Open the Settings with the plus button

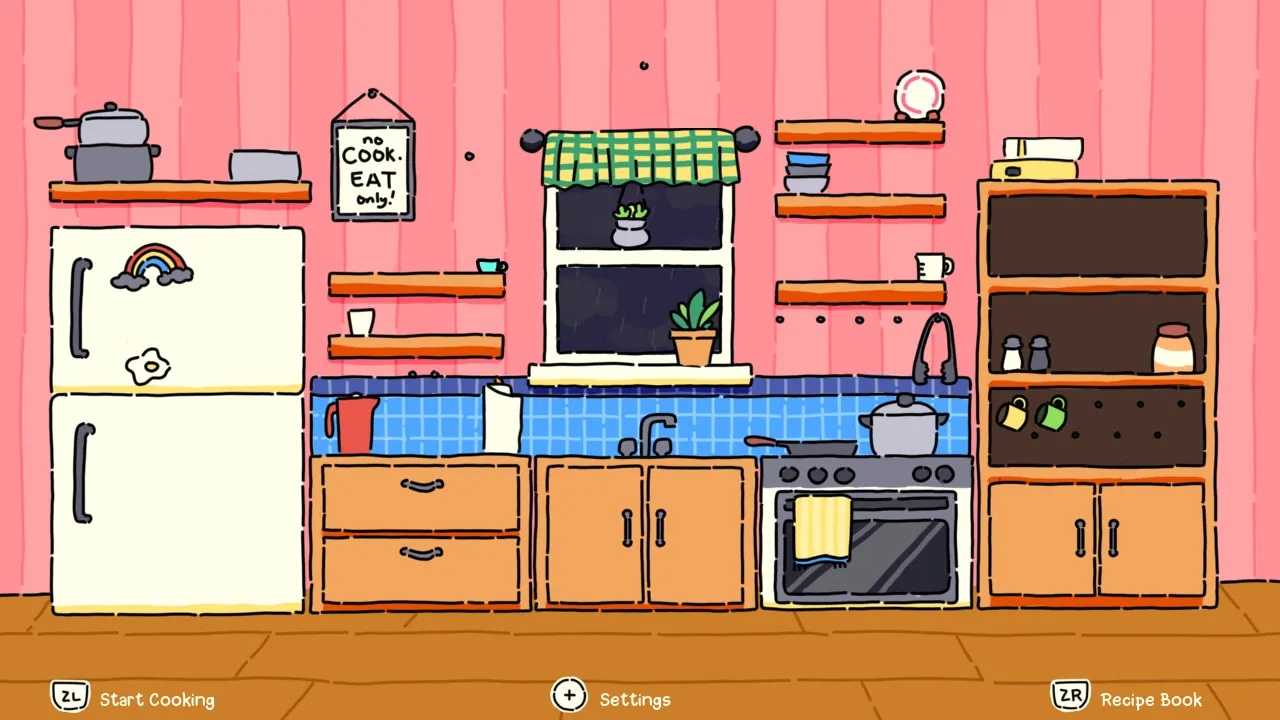tap(569, 694)
